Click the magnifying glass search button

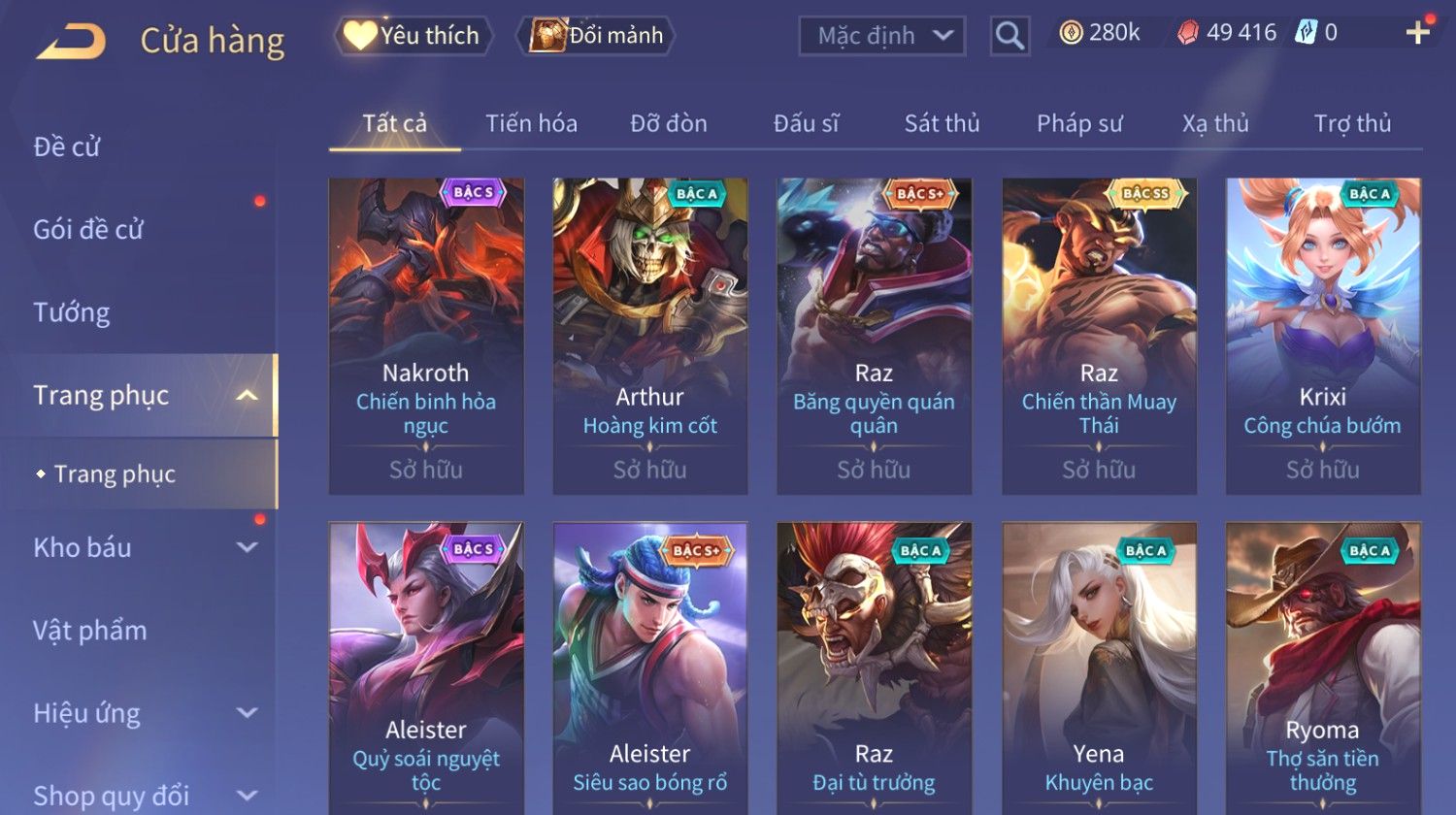pos(1009,36)
